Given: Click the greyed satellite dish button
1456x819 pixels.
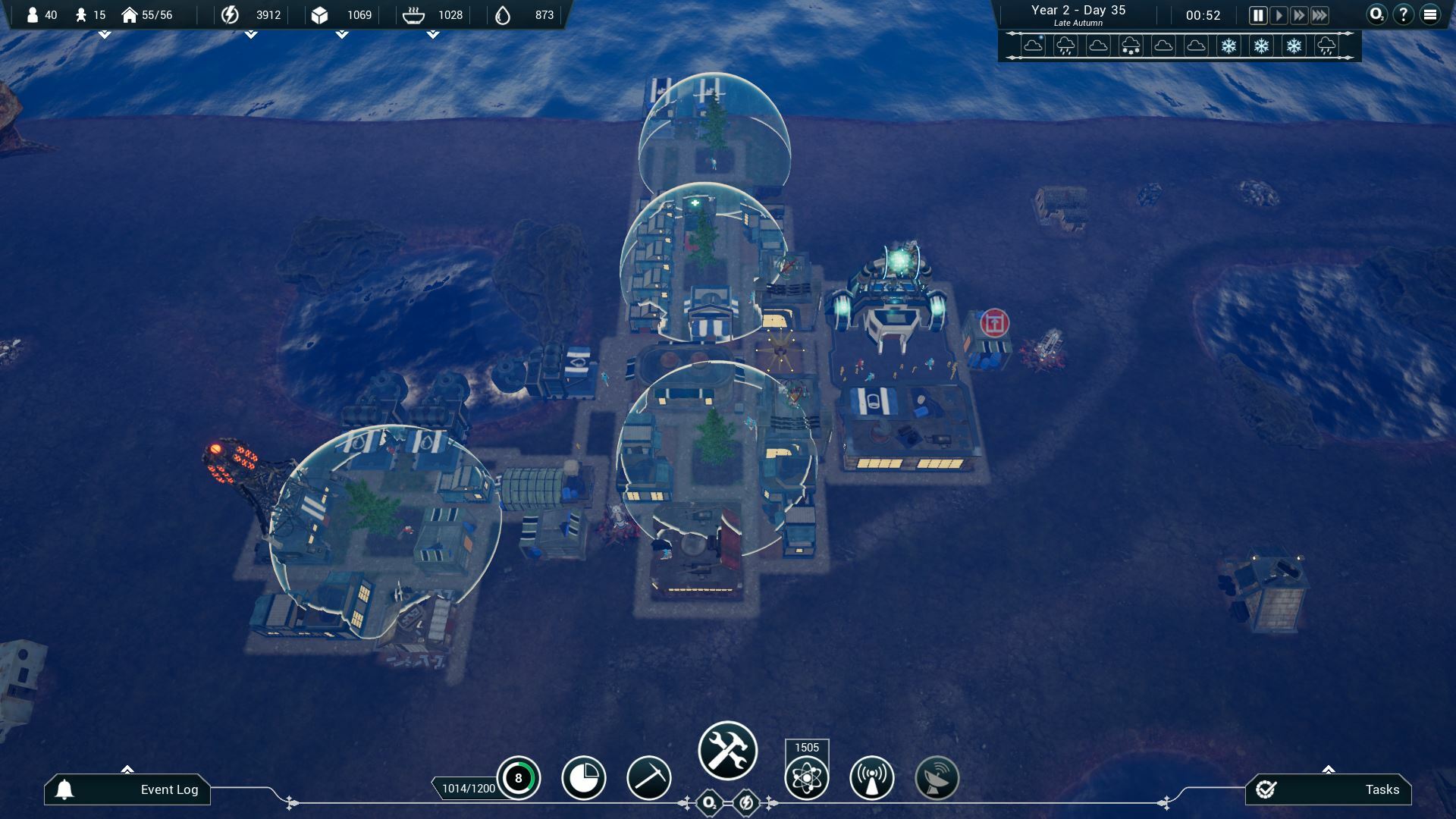Looking at the screenshot, I should click(937, 778).
